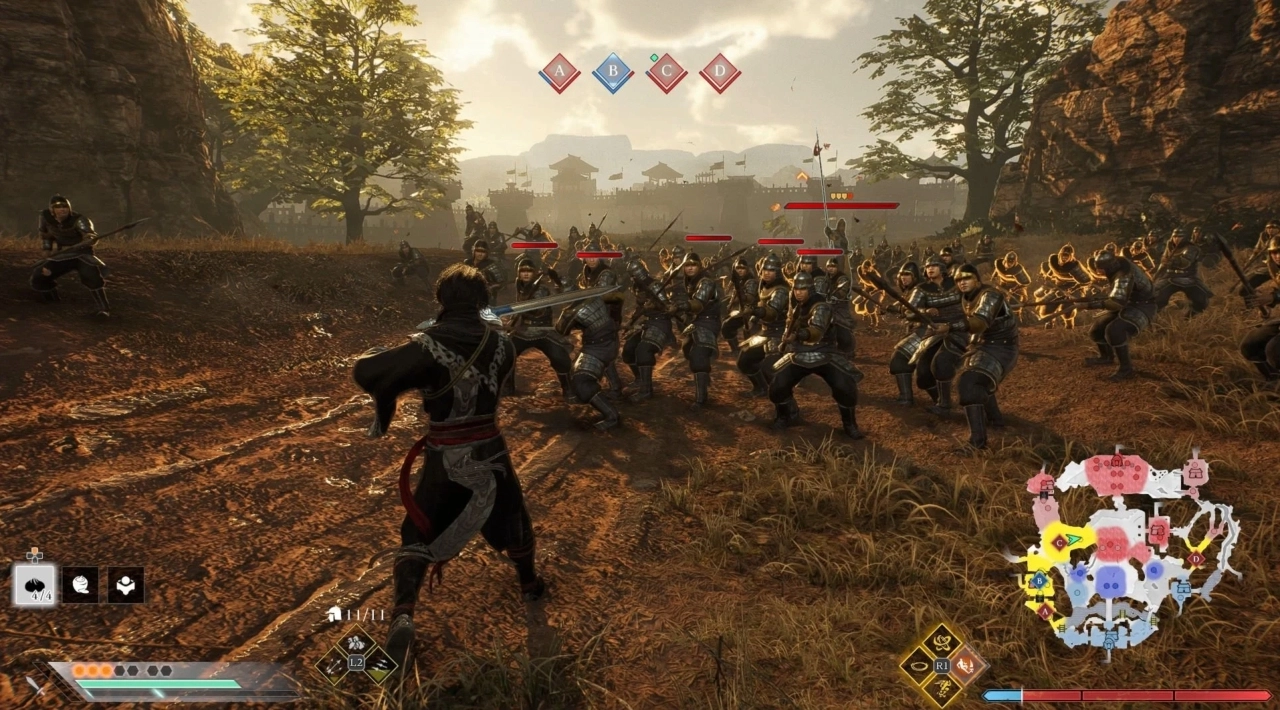Use the meat bun item slot showing 4/4
Screen dimensions: 1280x710
coord(34,585)
